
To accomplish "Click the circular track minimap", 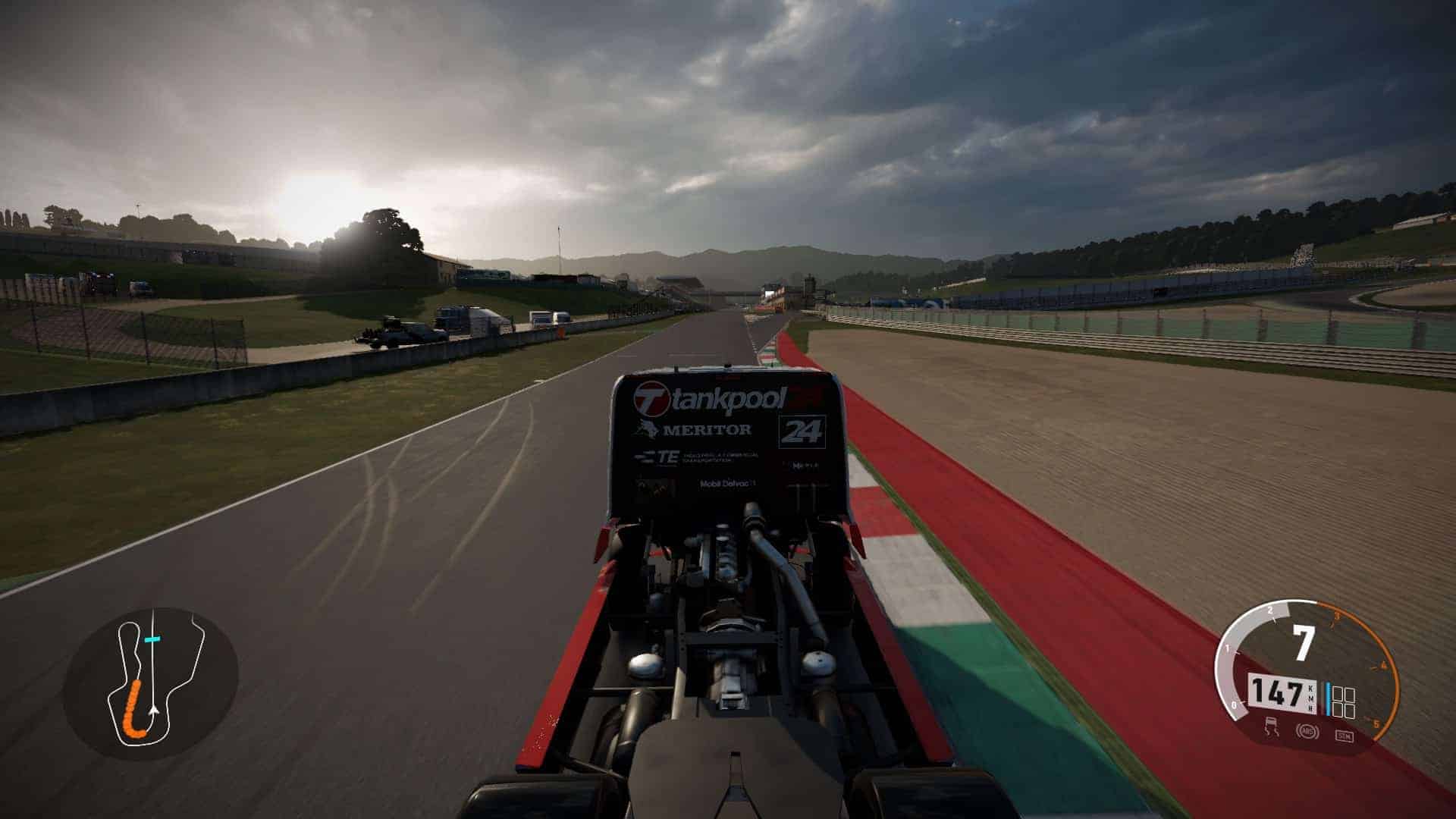I will 150,683.
